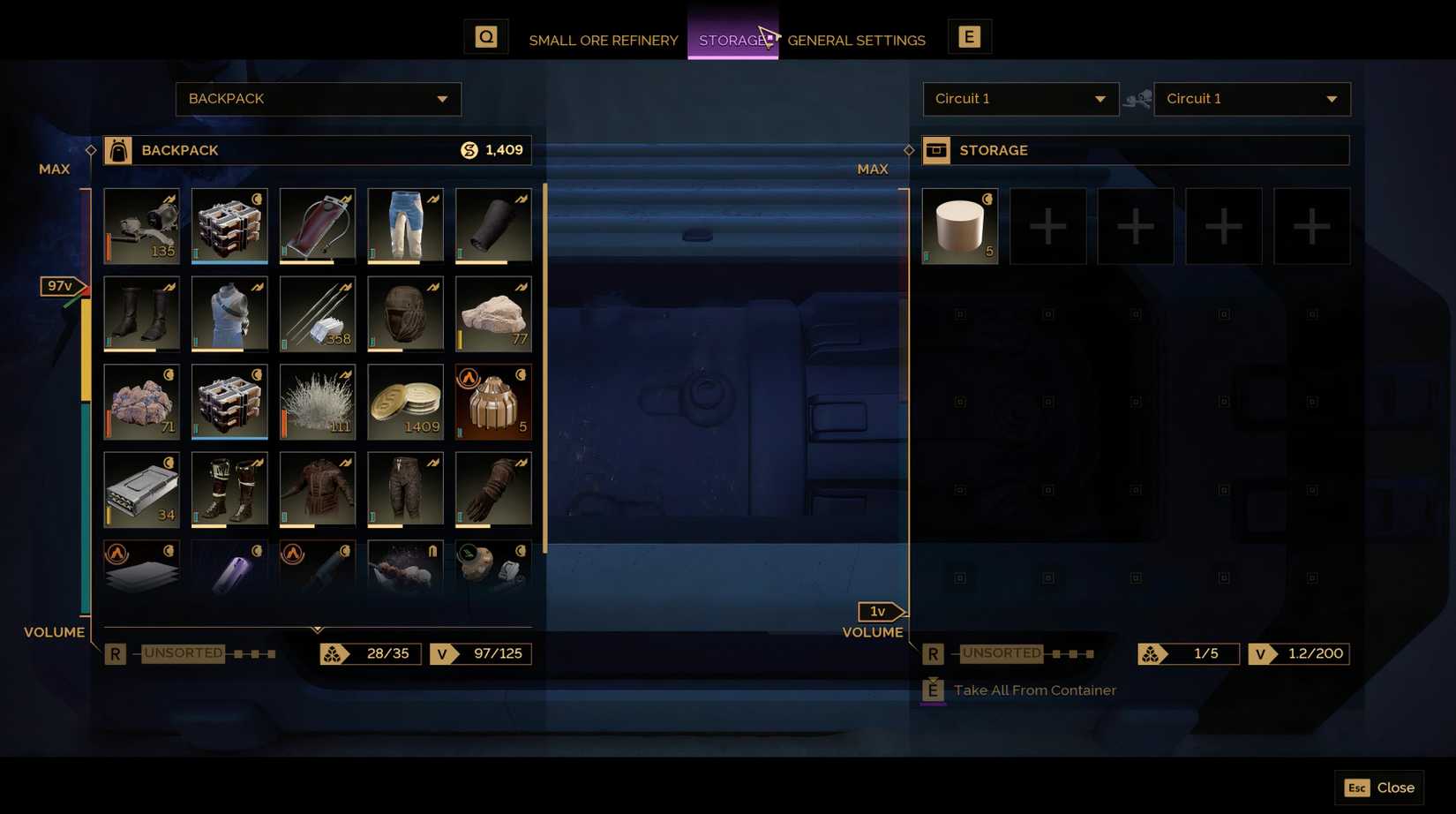The image size is (1456, 814).
Task: Click the second sort filter dot beside UNSORTED
Action: tap(254, 653)
